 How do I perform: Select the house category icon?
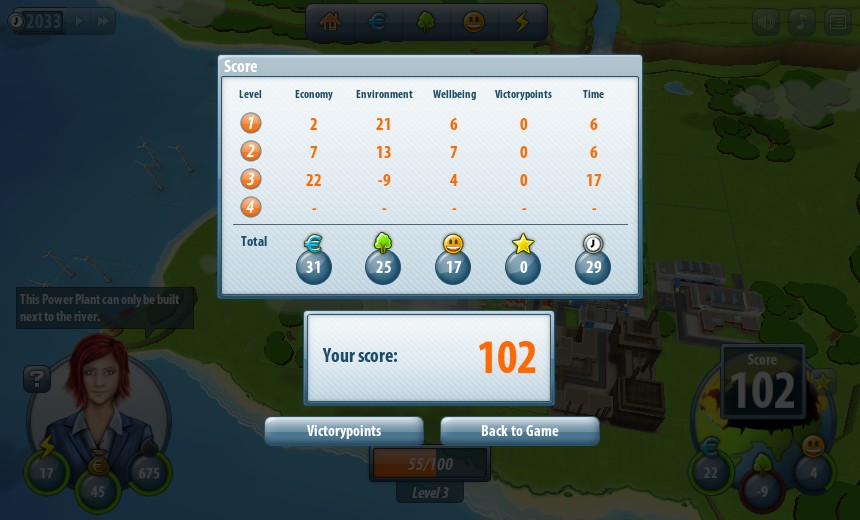[330, 22]
